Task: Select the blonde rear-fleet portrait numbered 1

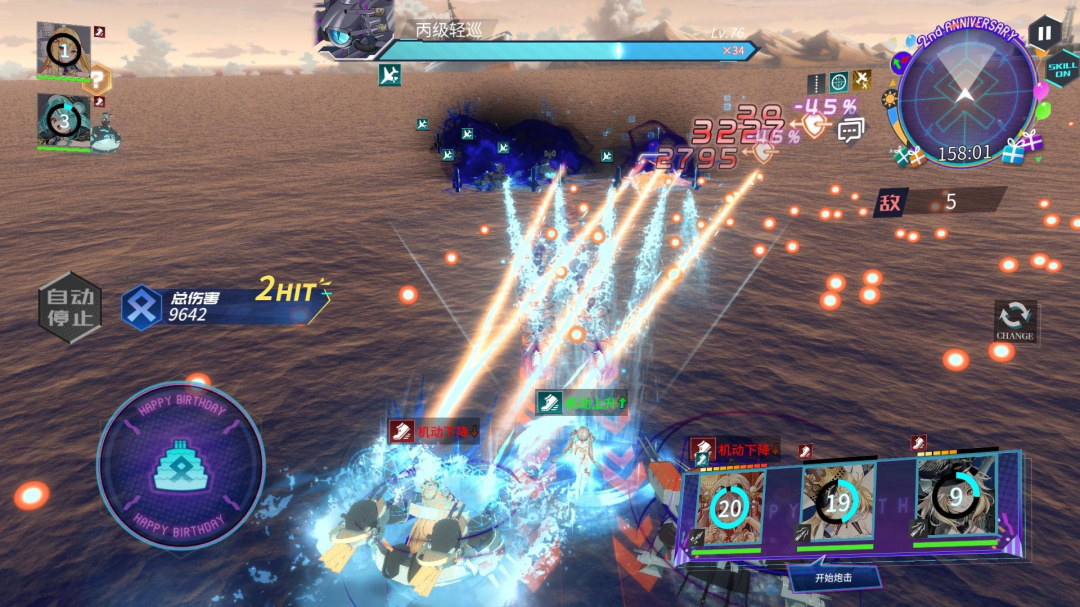Action: click(x=64, y=50)
